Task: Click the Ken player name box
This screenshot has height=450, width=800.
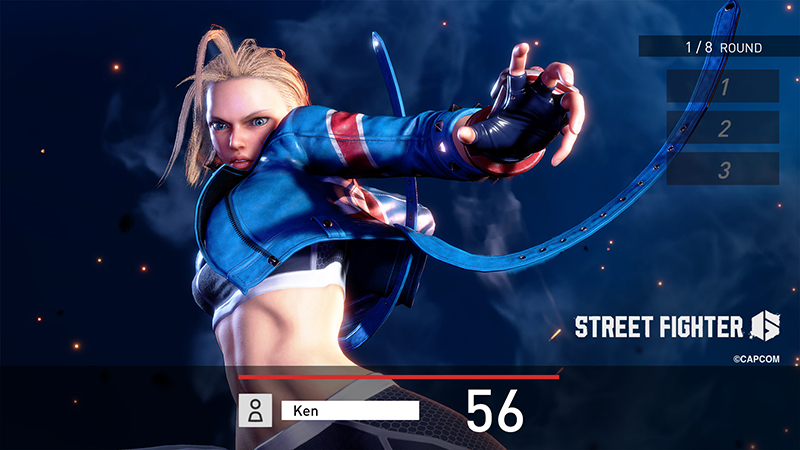Action: tap(350, 411)
